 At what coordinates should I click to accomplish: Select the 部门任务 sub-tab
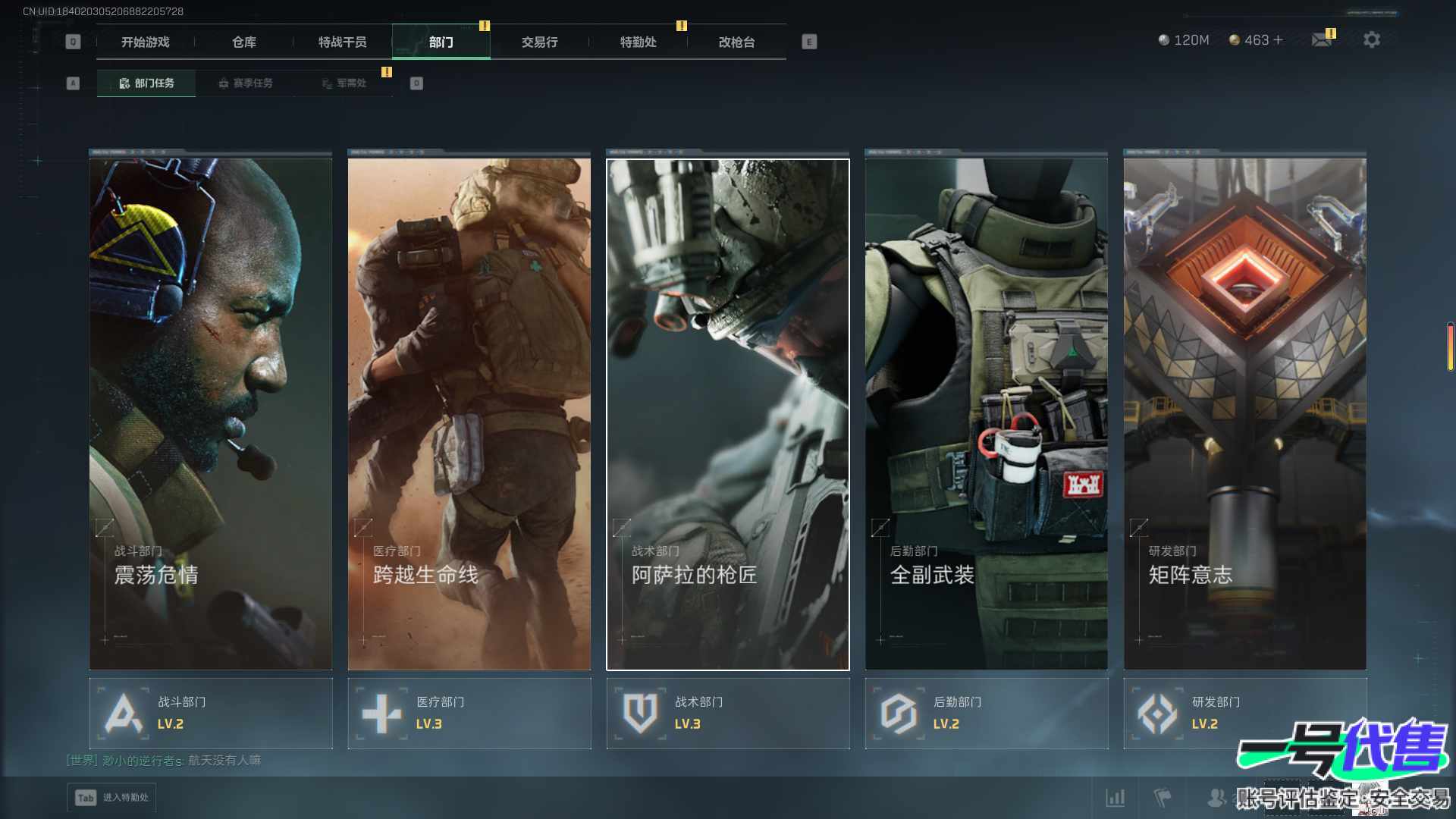[x=146, y=83]
